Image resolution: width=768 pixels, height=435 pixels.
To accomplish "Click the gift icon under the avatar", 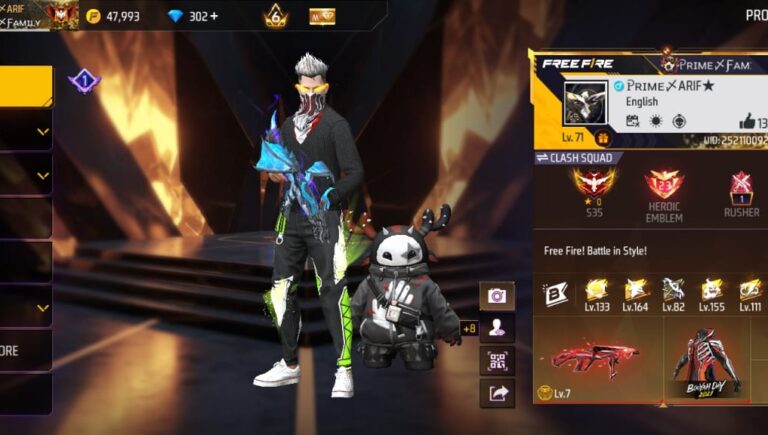I will click(x=603, y=138).
